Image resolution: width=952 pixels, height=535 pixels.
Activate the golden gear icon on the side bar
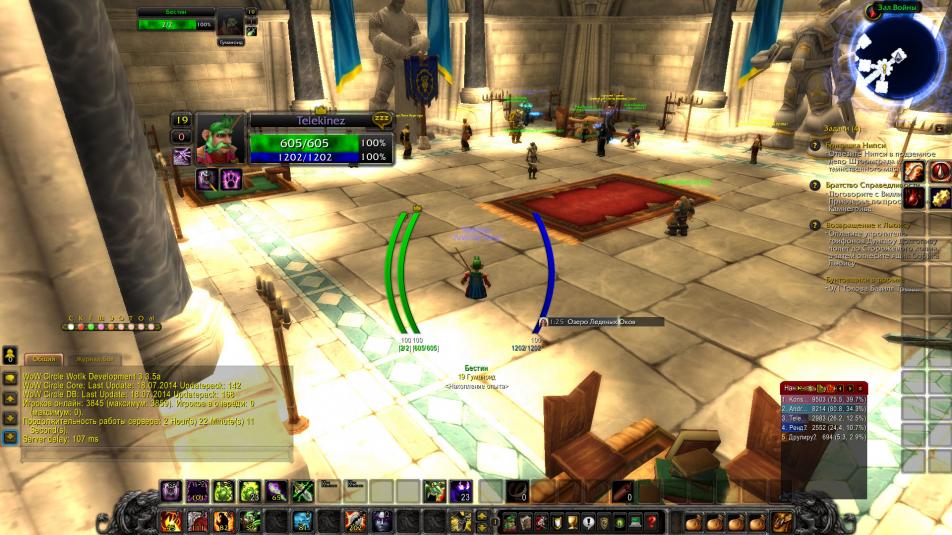click(x=940, y=198)
